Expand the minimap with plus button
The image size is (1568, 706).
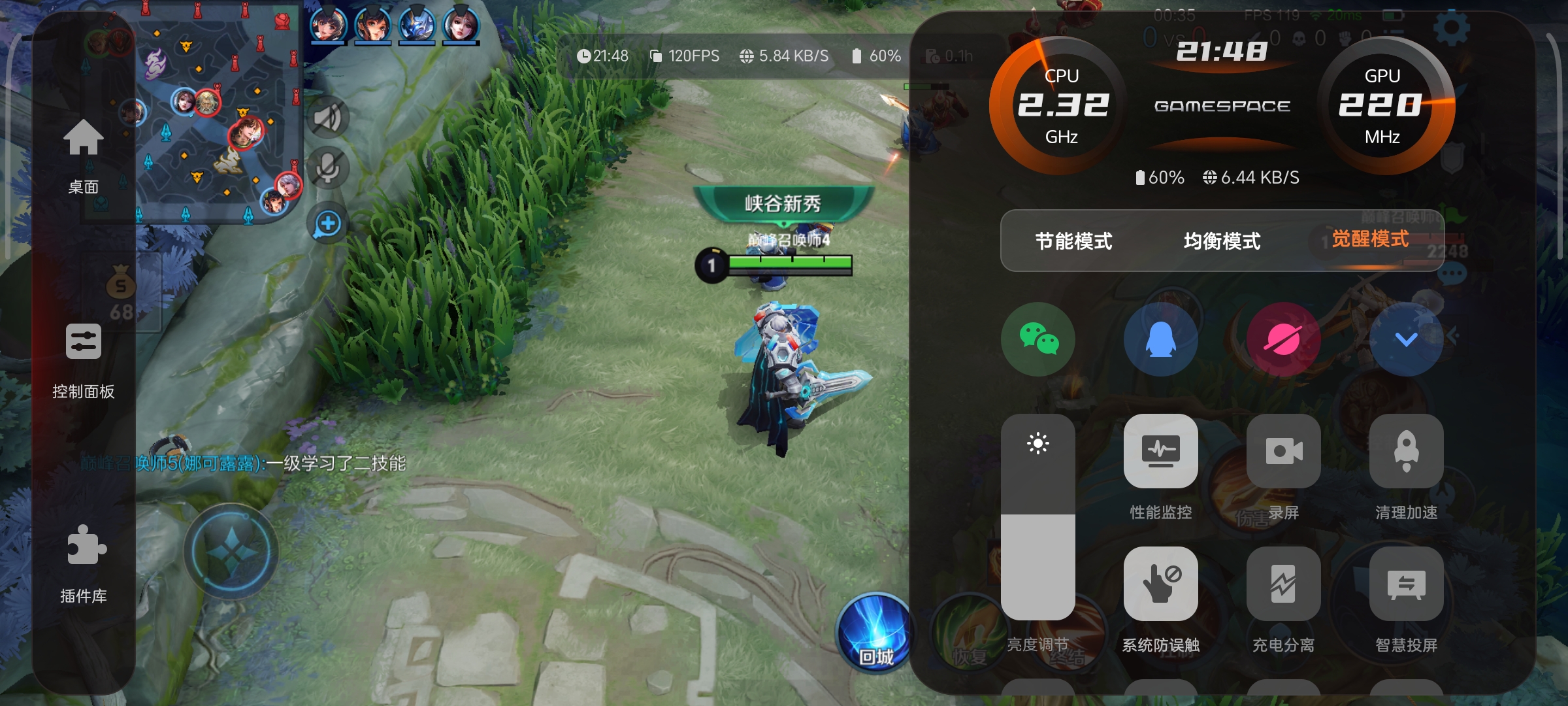(x=327, y=223)
